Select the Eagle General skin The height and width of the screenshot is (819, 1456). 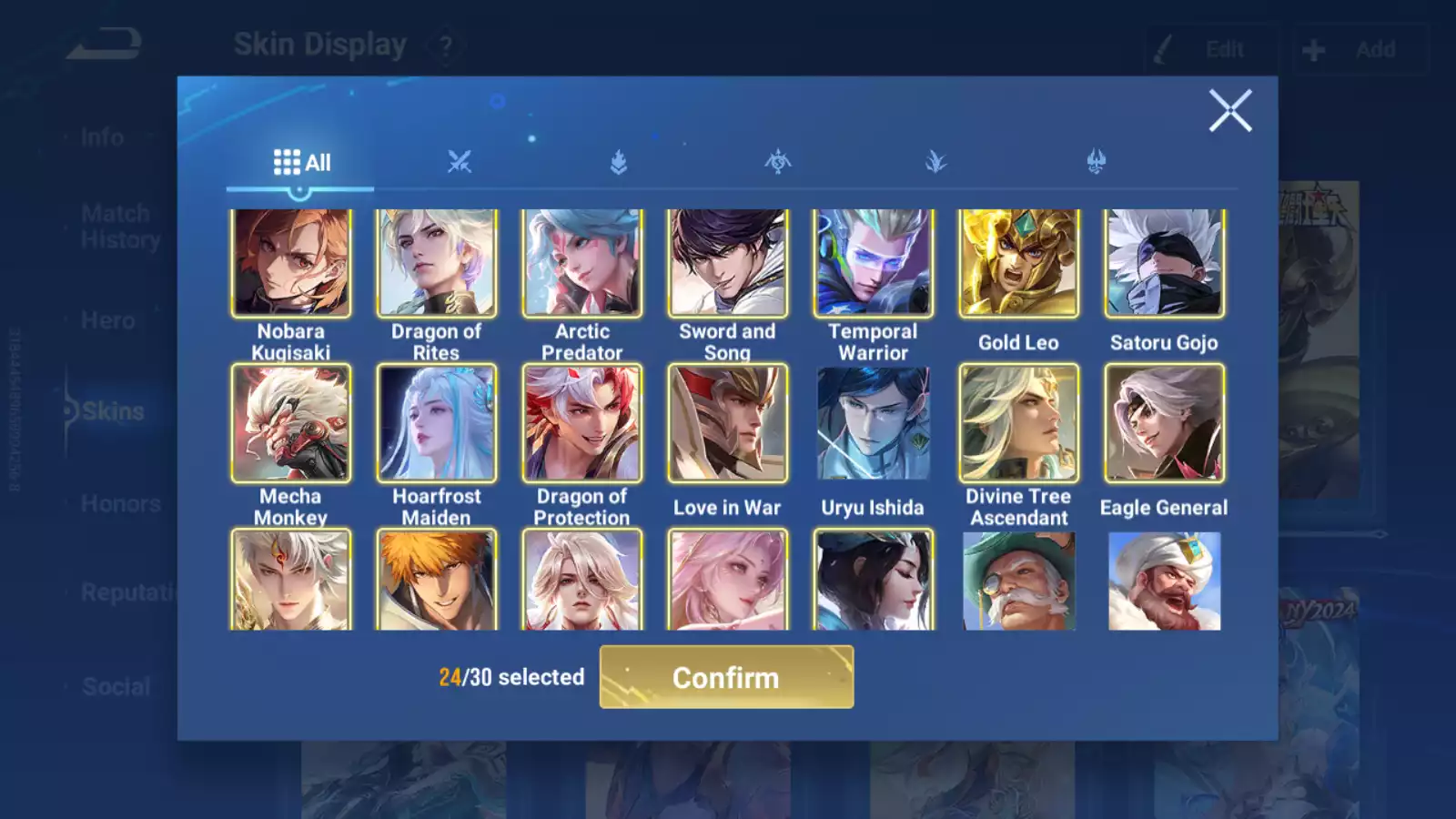[x=1164, y=423]
